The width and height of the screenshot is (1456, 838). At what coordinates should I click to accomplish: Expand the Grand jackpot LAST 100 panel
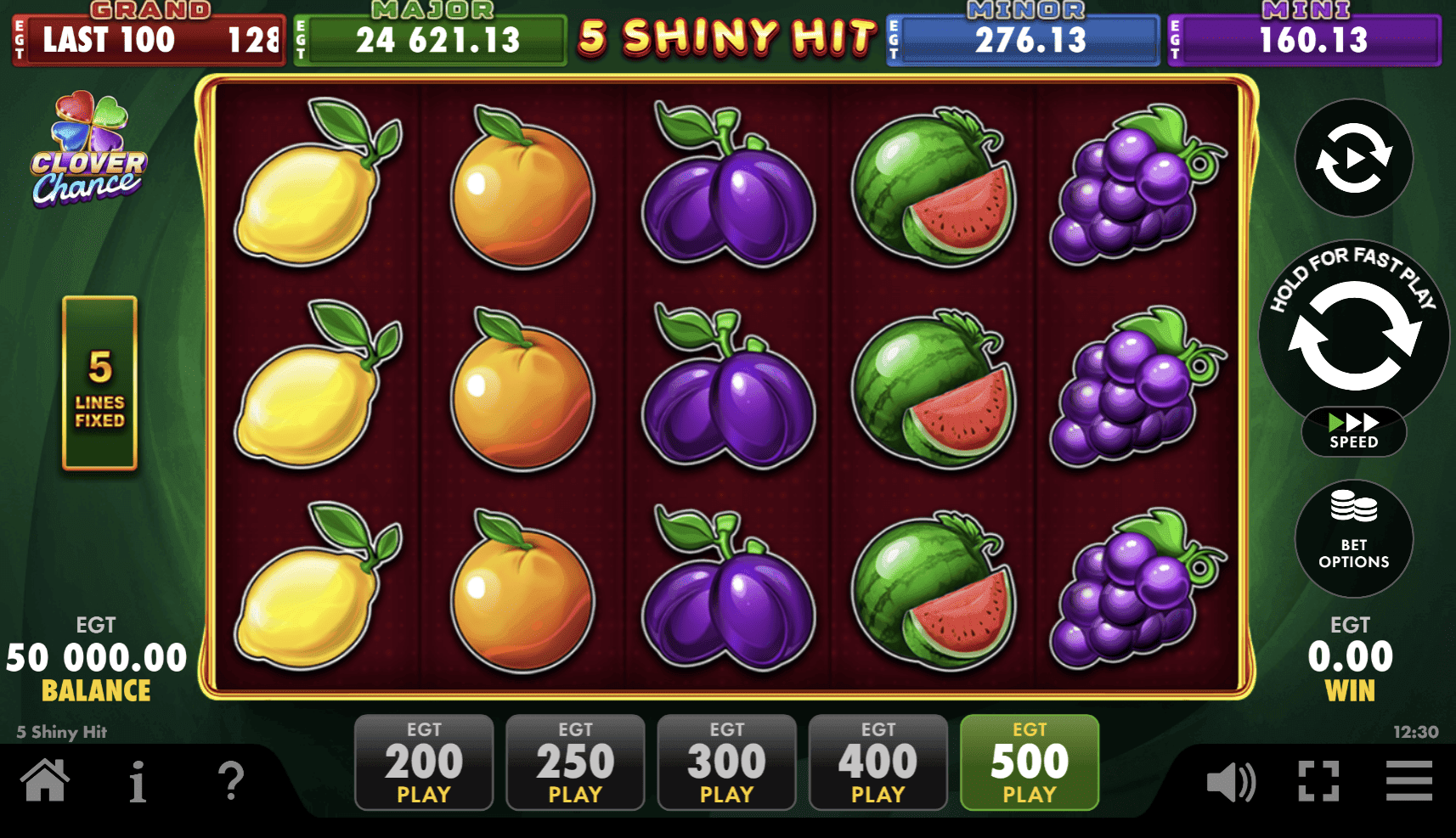click(x=149, y=40)
